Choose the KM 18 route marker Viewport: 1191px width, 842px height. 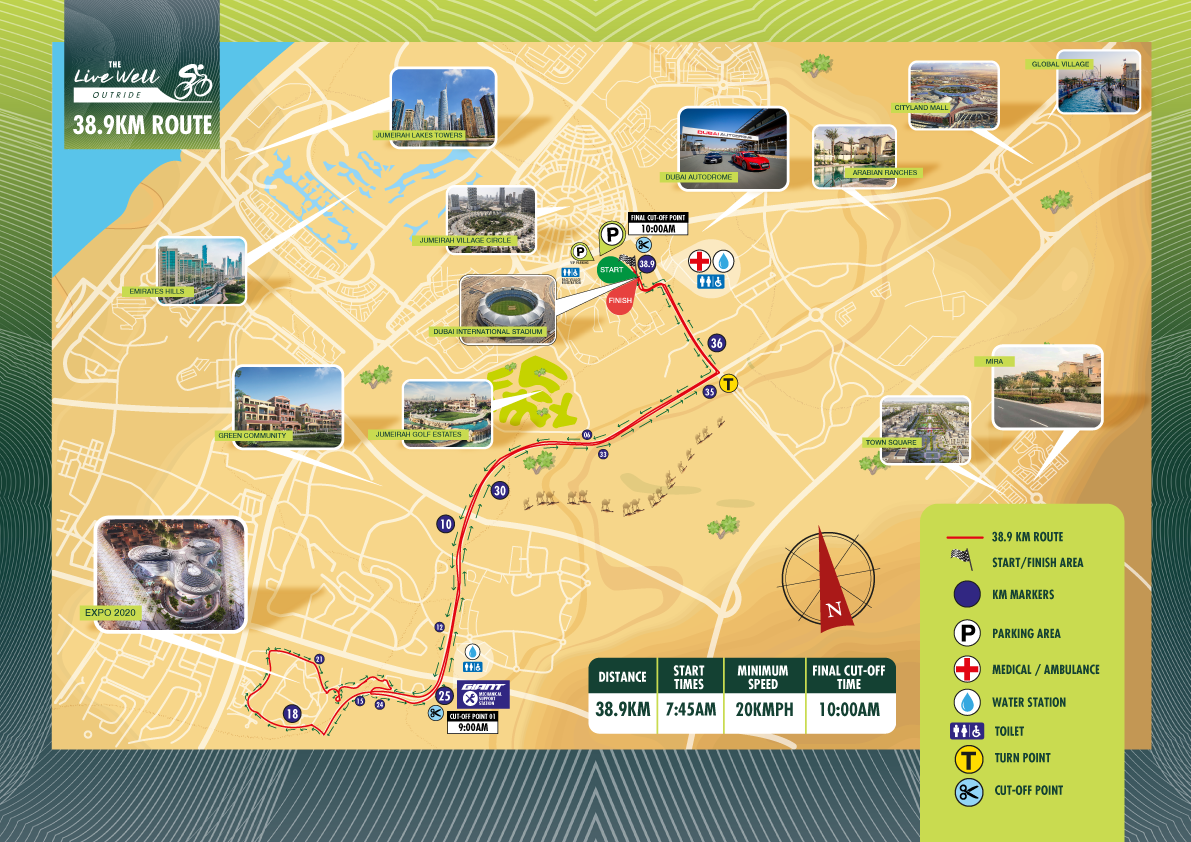(x=292, y=714)
